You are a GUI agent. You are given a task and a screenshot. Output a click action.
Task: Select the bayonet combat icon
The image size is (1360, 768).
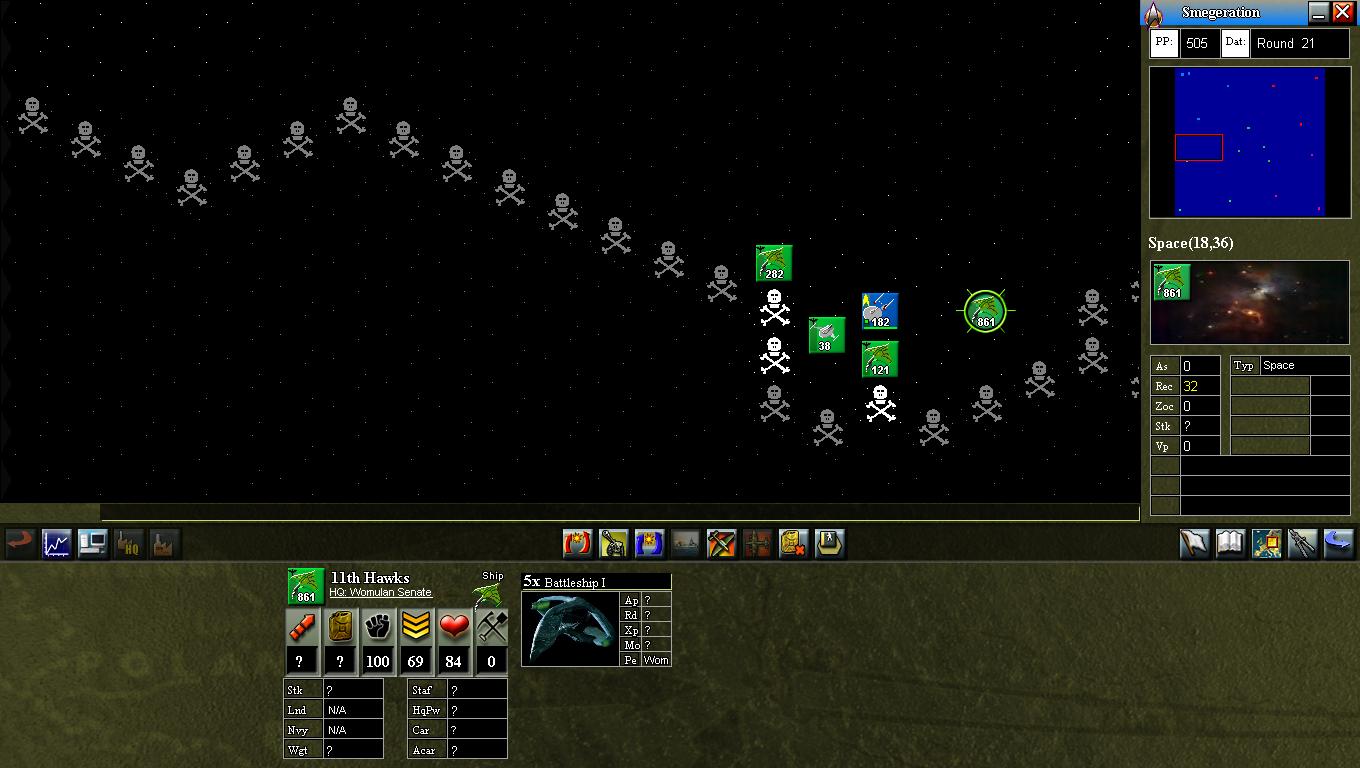click(x=1302, y=544)
